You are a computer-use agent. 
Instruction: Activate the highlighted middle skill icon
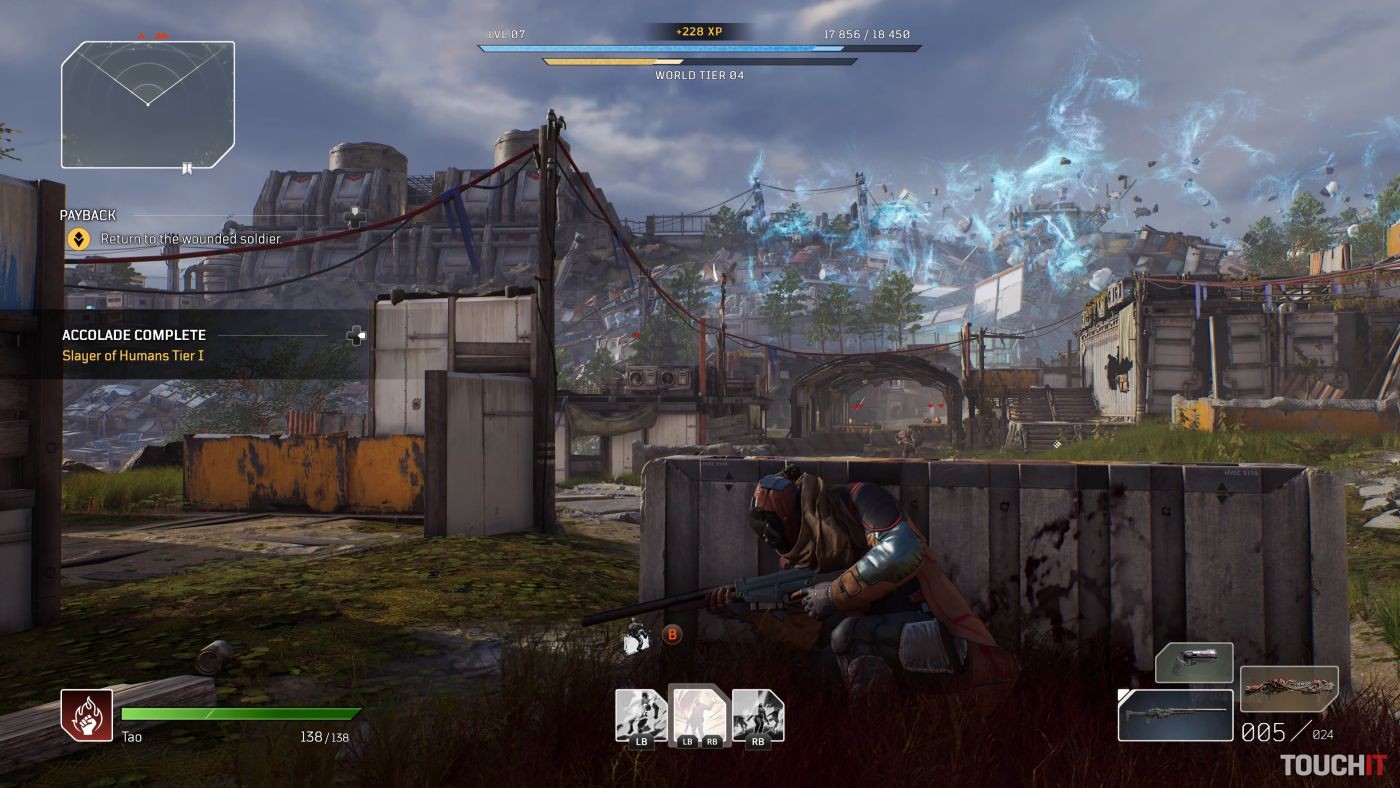[x=698, y=714]
